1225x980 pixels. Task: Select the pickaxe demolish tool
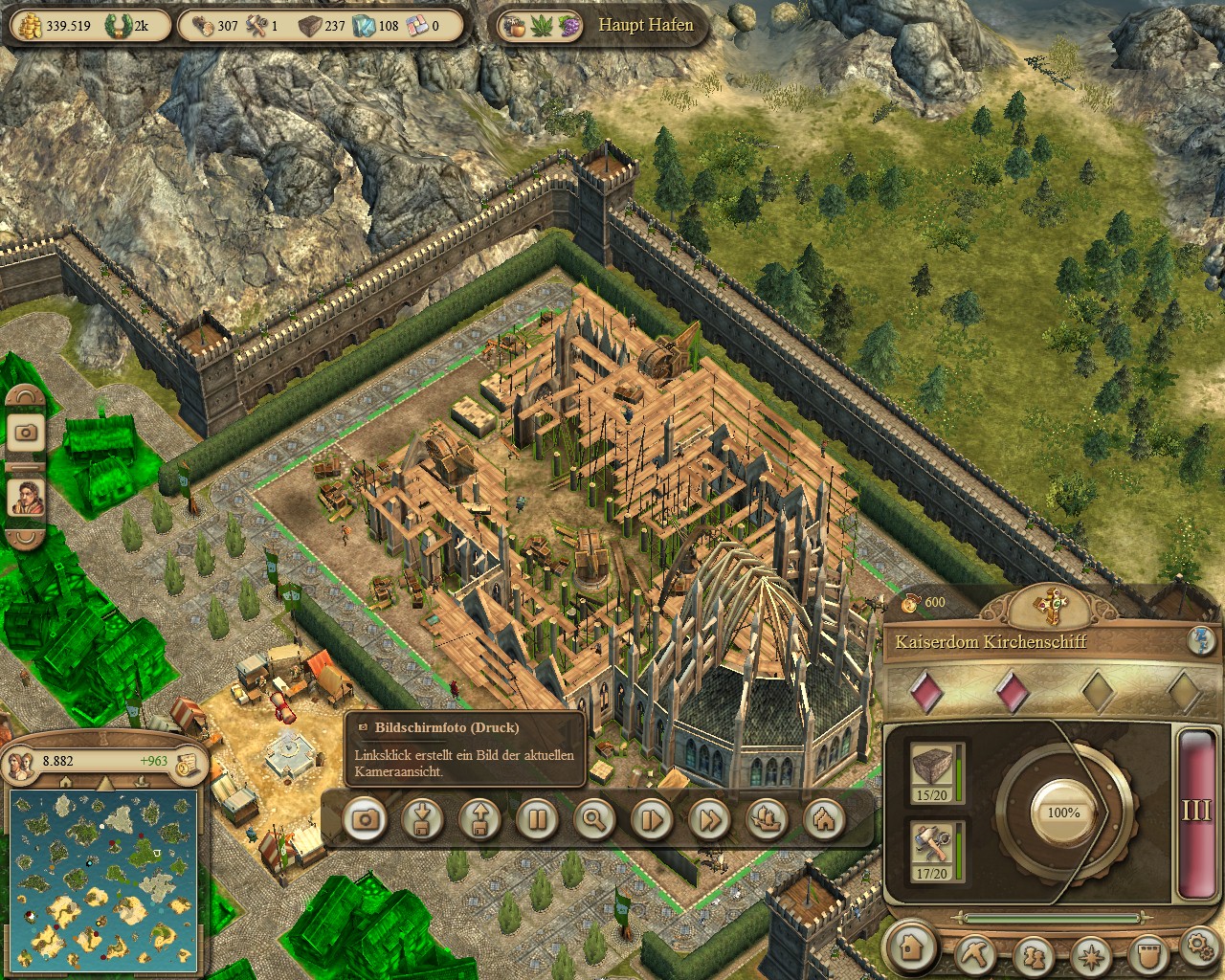(x=975, y=953)
